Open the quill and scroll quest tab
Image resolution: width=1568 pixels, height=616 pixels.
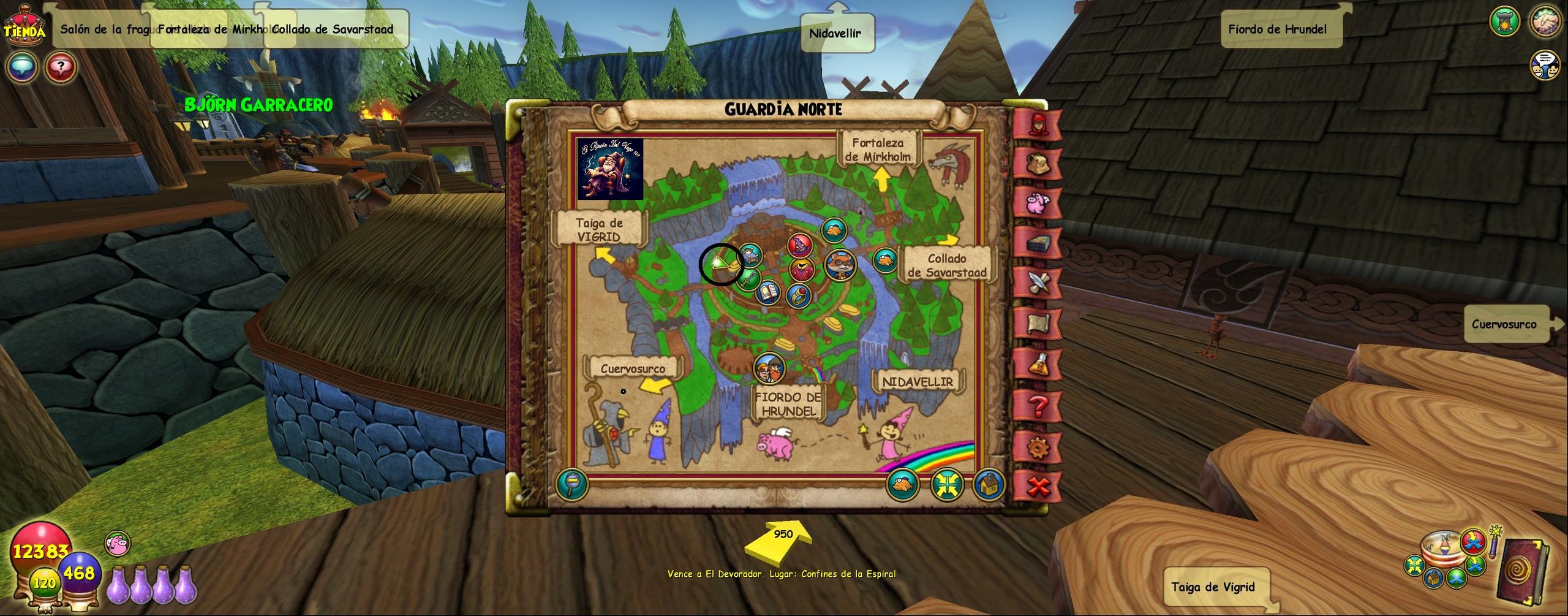[x=1038, y=283]
